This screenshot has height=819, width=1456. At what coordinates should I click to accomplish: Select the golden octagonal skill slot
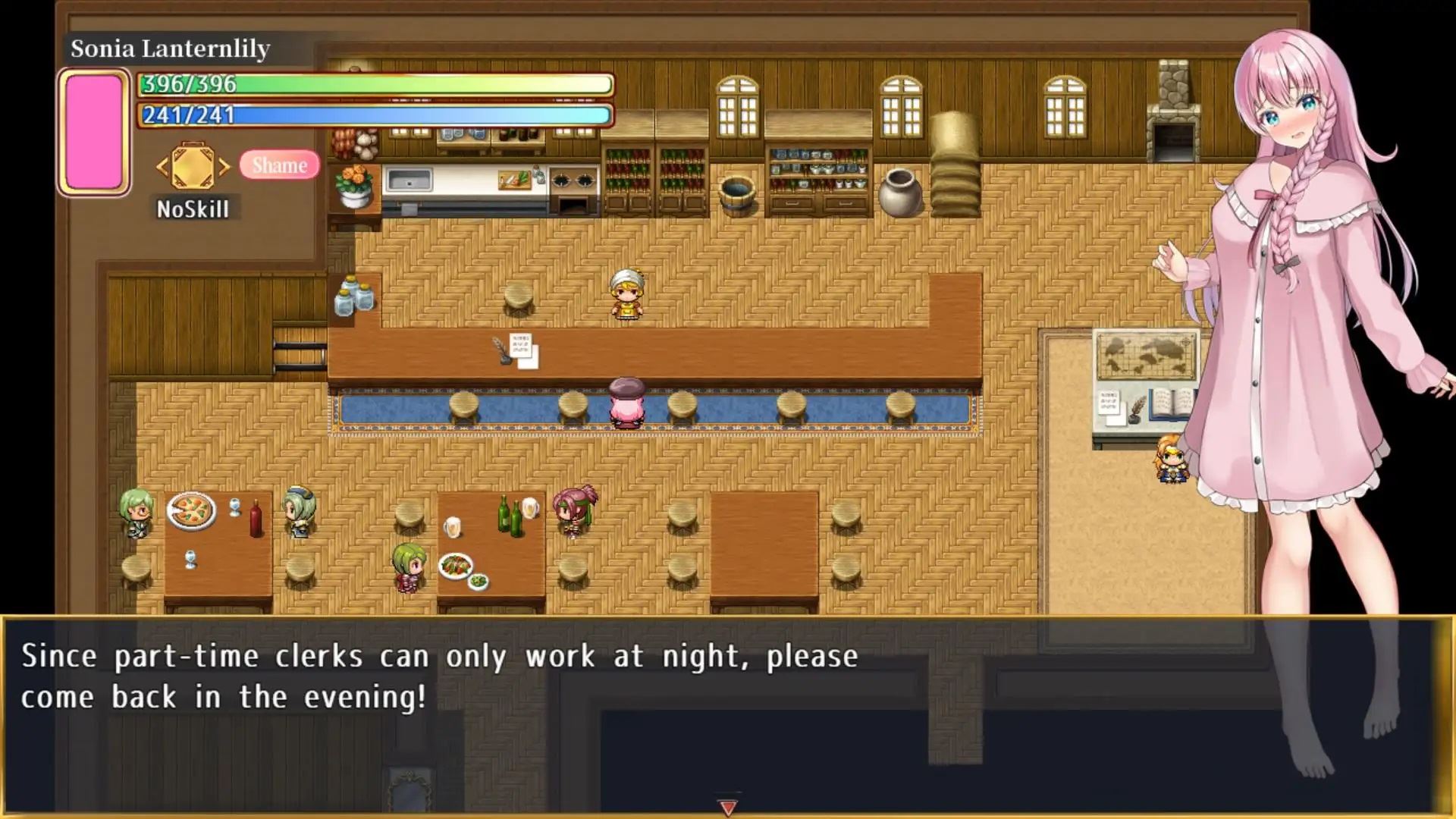point(193,166)
